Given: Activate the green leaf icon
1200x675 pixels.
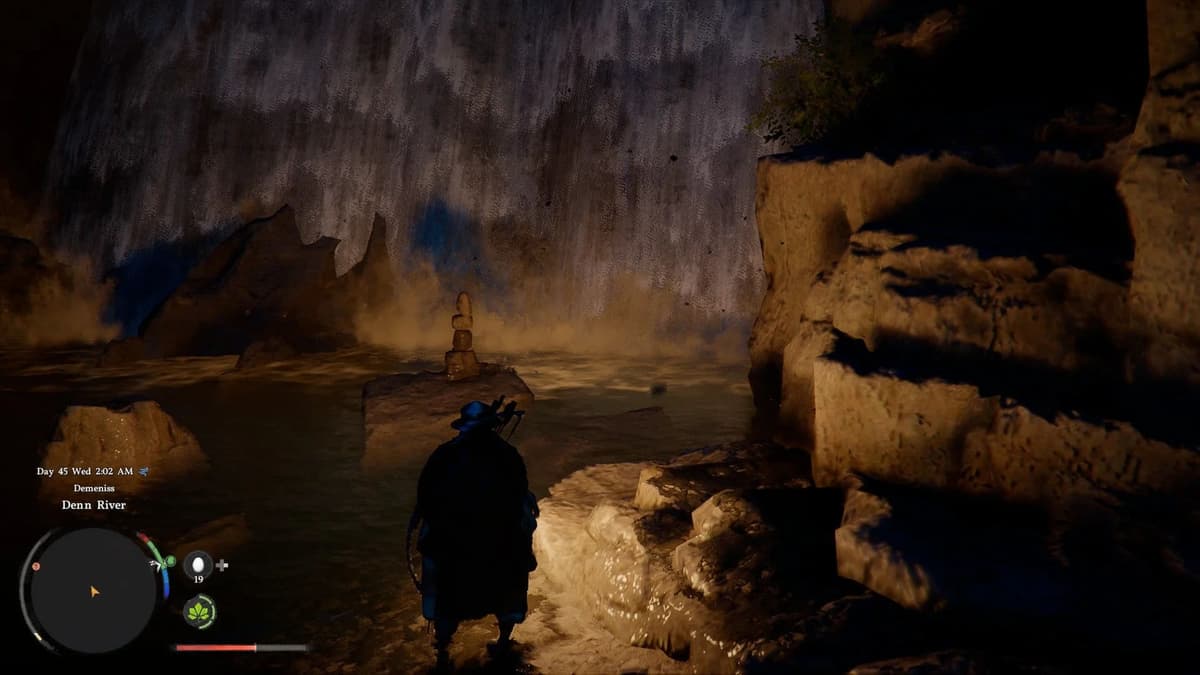Looking at the screenshot, I should click(x=199, y=610).
